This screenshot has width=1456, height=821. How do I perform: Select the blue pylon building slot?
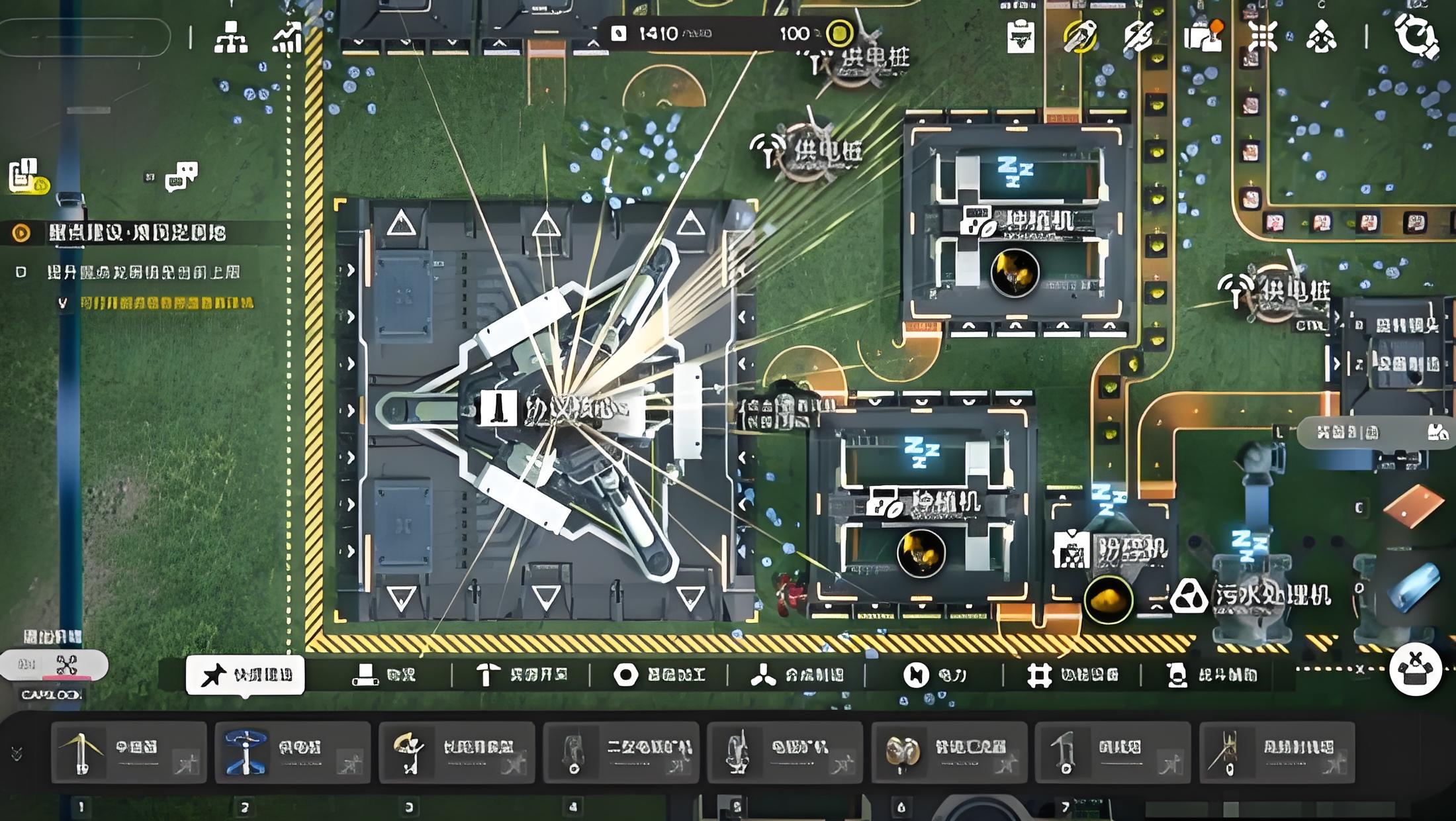(x=293, y=752)
